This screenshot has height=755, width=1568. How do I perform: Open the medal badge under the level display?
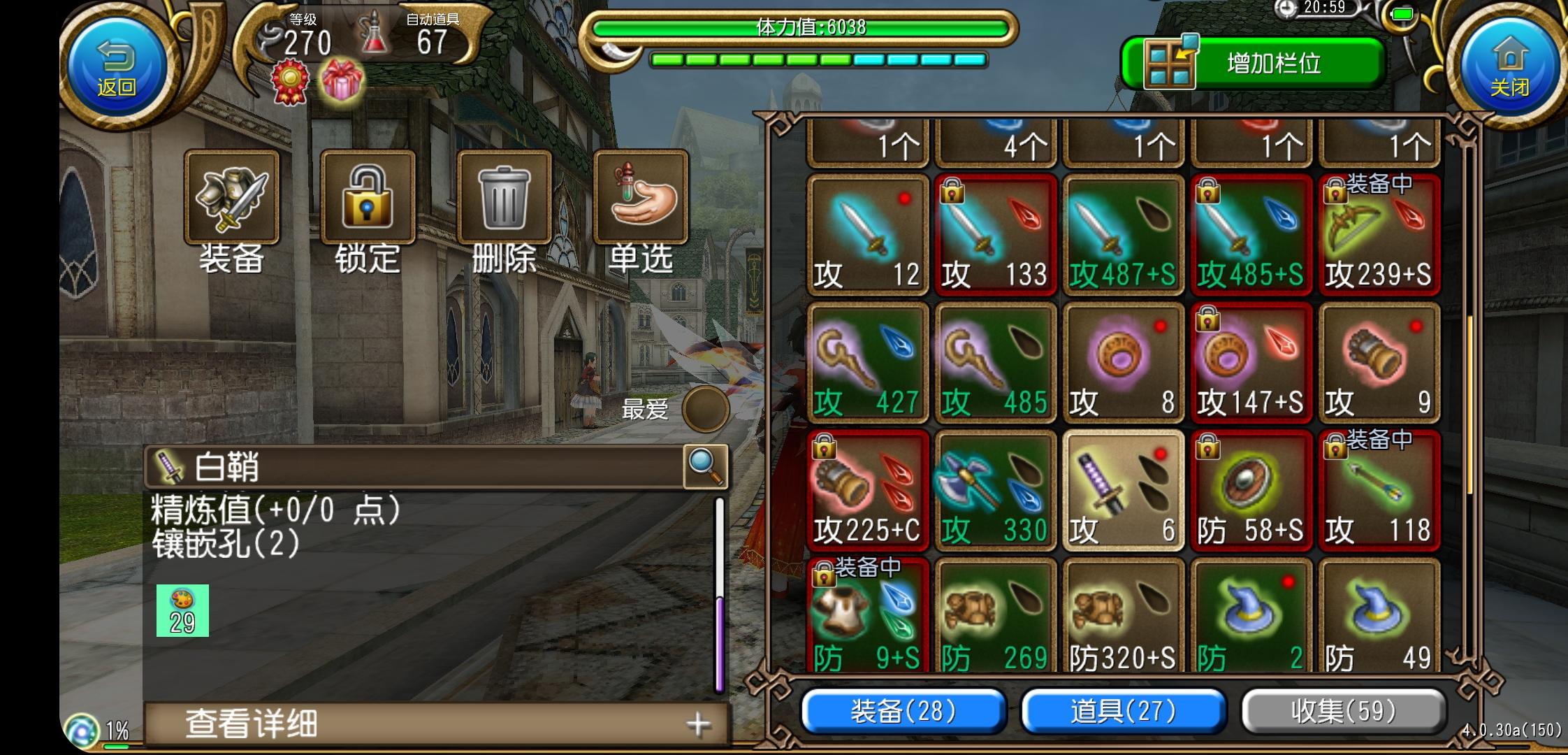pyautogui.click(x=290, y=80)
